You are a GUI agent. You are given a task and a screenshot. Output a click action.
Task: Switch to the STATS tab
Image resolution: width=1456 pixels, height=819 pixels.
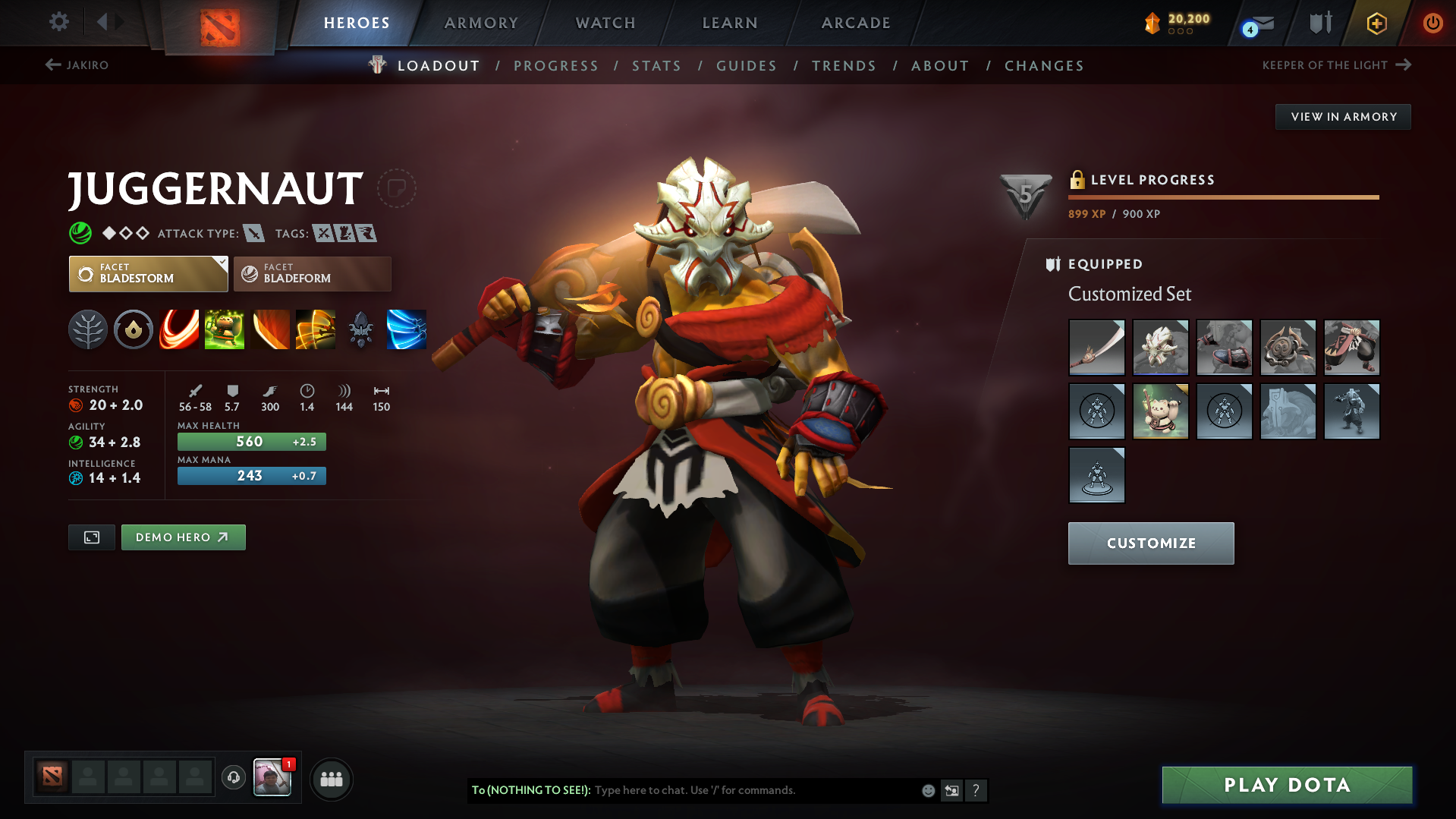click(656, 66)
